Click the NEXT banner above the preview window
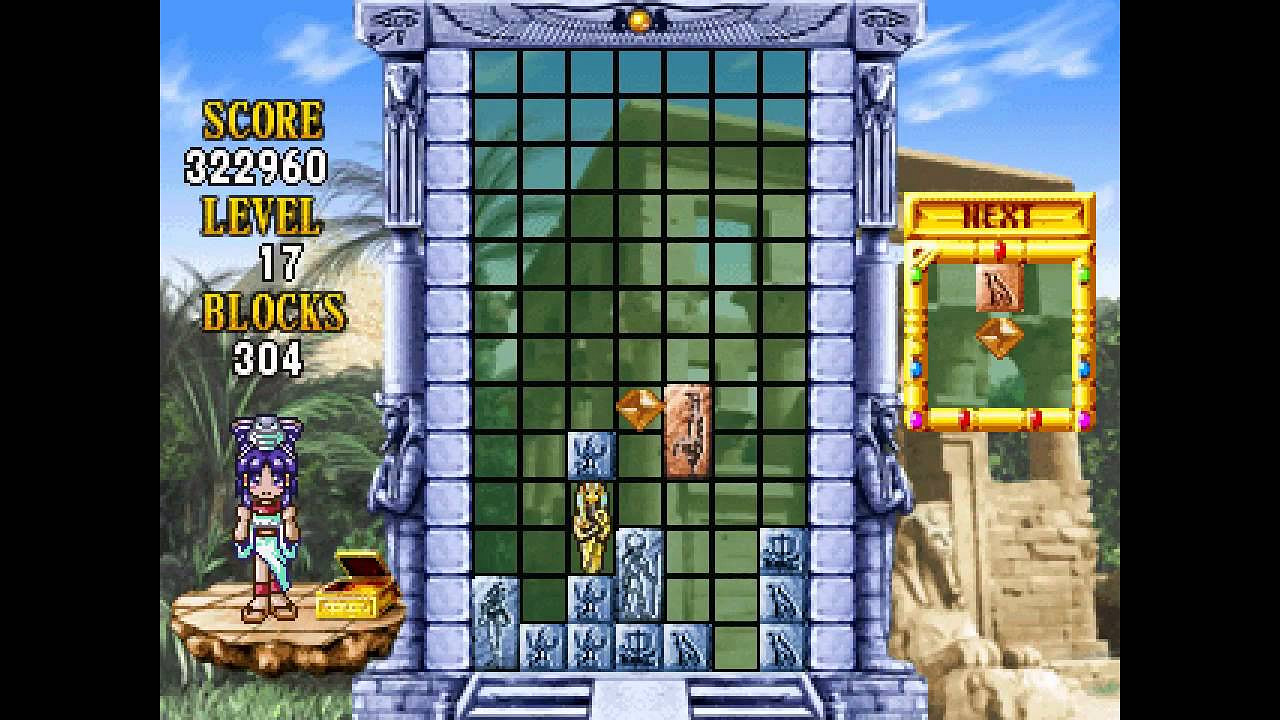This screenshot has width=1280, height=720. [999, 213]
